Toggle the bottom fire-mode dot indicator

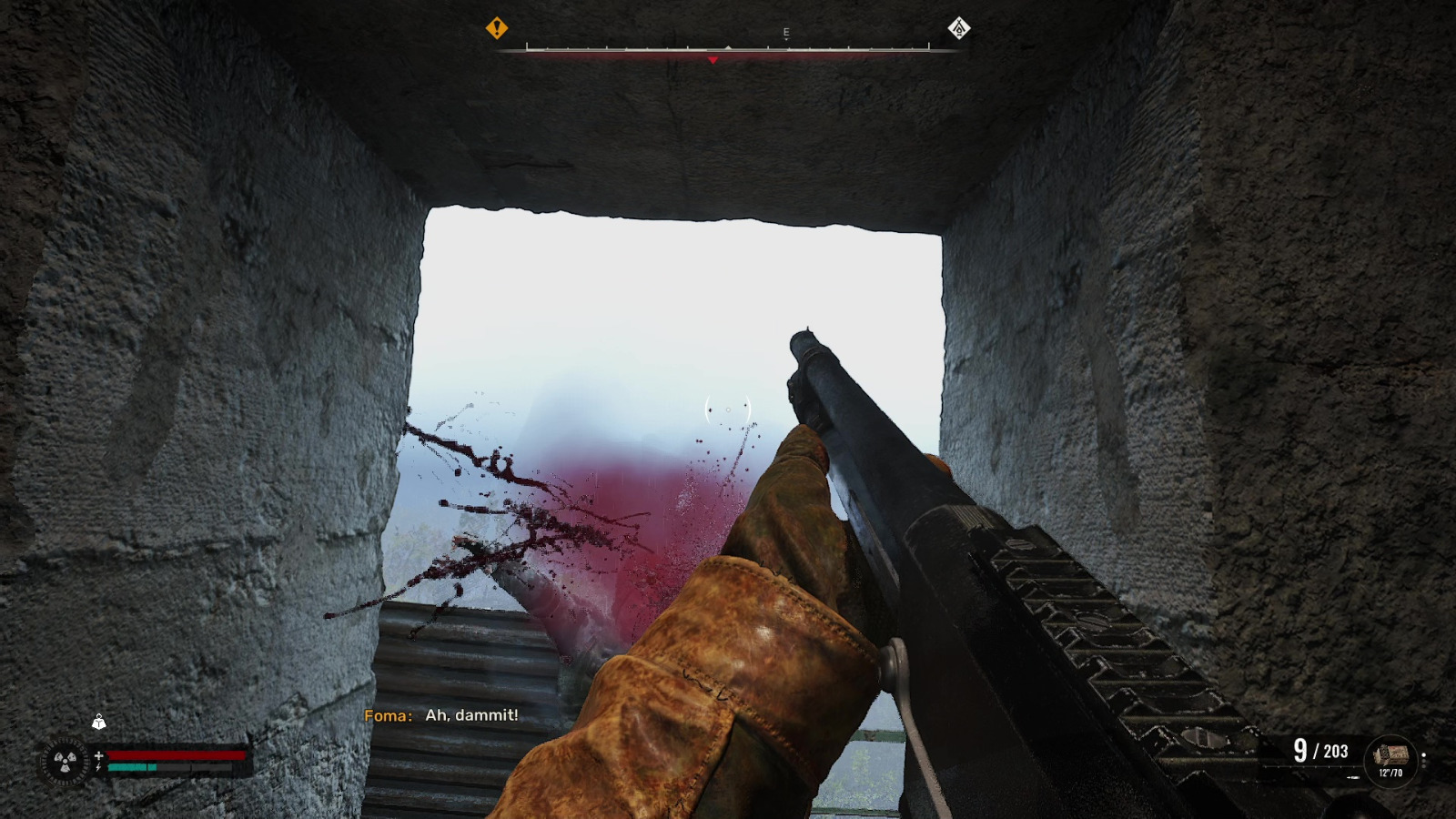coord(1423,765)
